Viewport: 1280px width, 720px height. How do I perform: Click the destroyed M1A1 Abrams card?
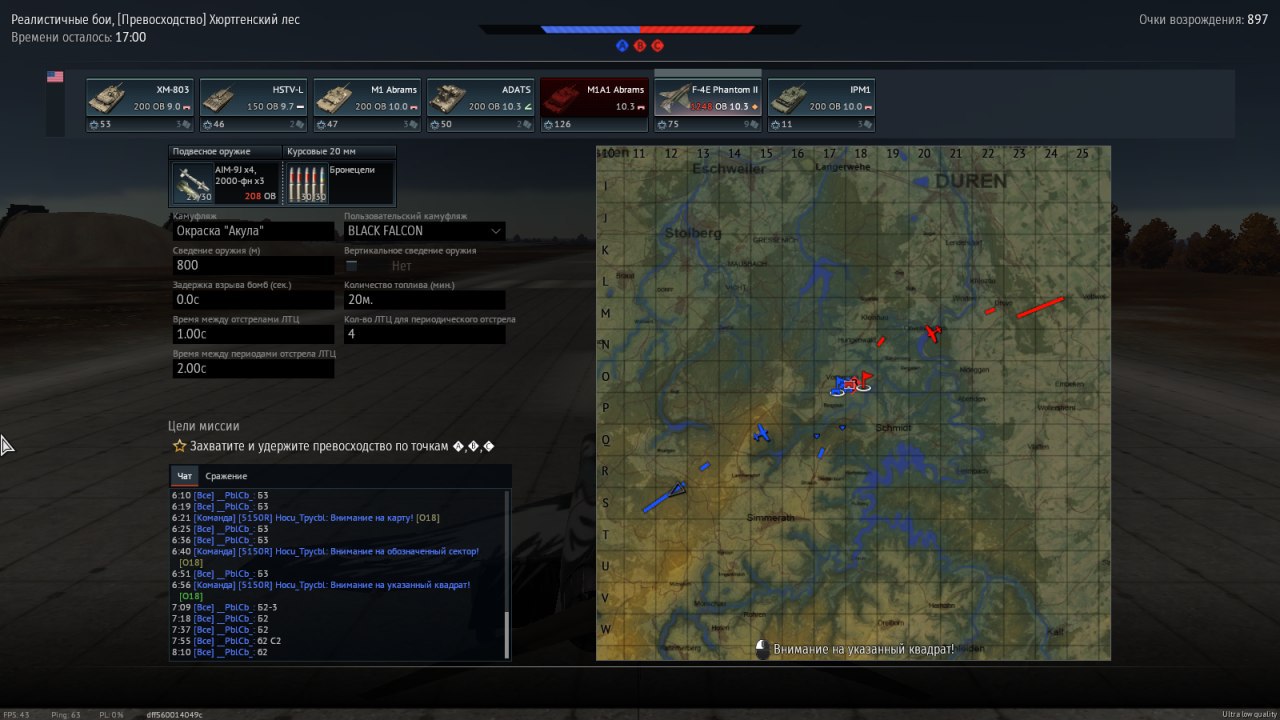[594, 105]
